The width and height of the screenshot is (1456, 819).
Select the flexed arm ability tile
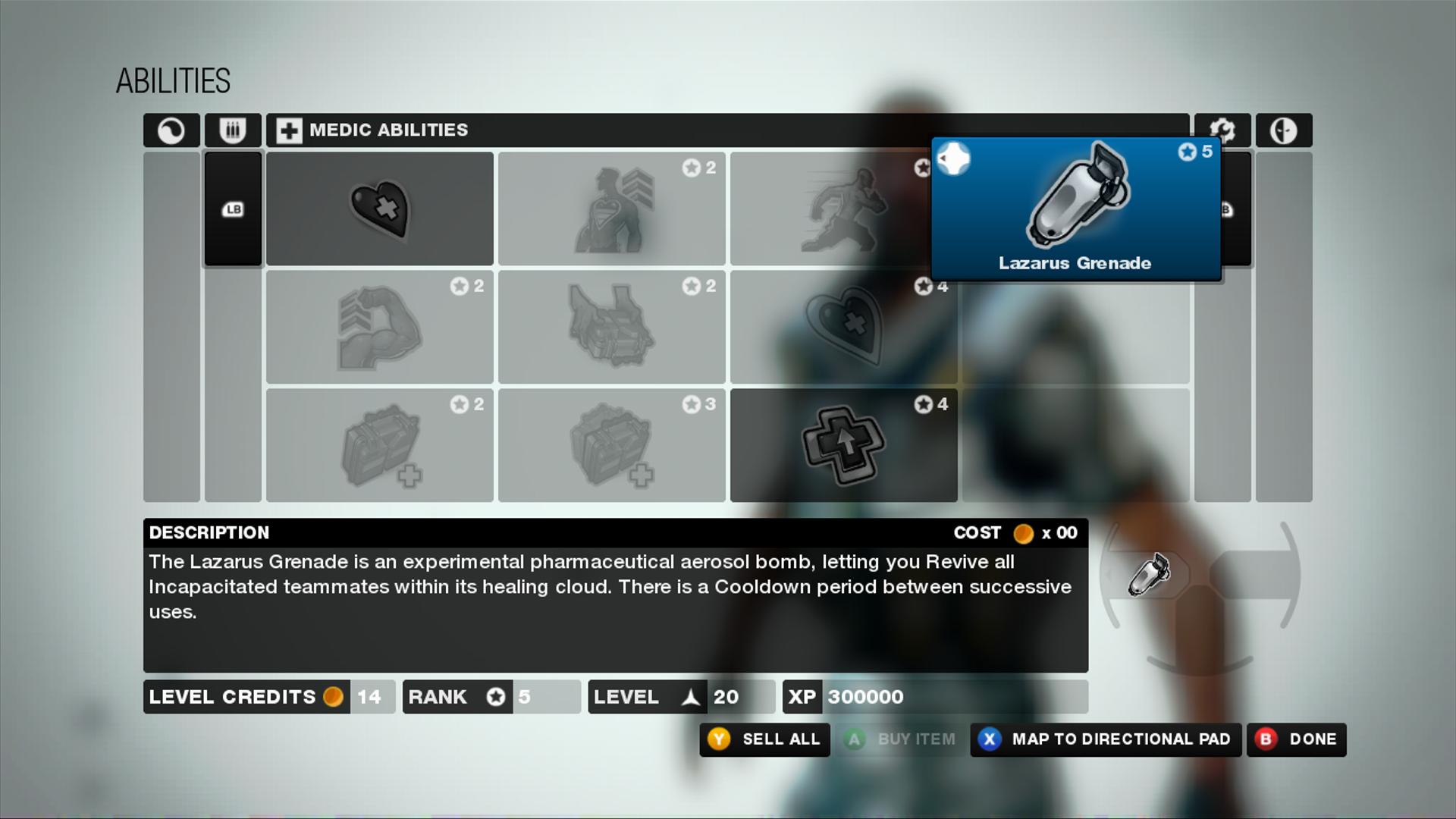[x=379, y=327]
